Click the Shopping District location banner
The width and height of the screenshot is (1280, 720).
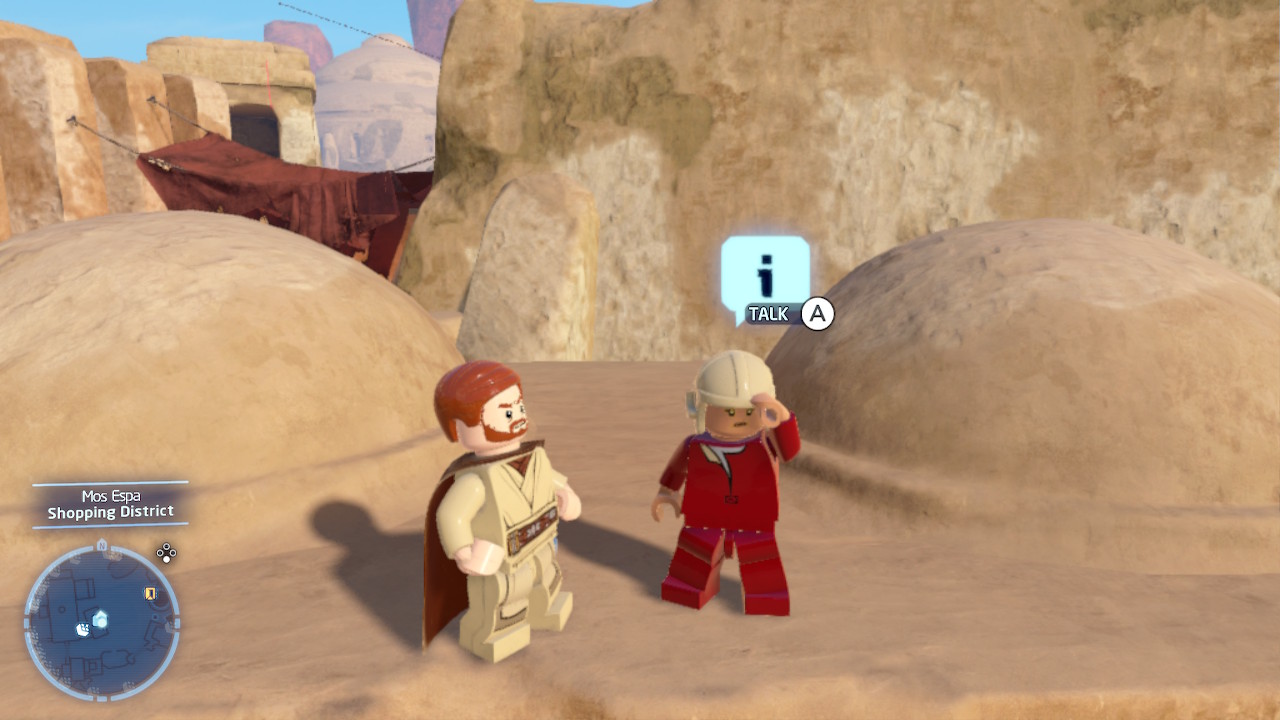tap(112, 512)
